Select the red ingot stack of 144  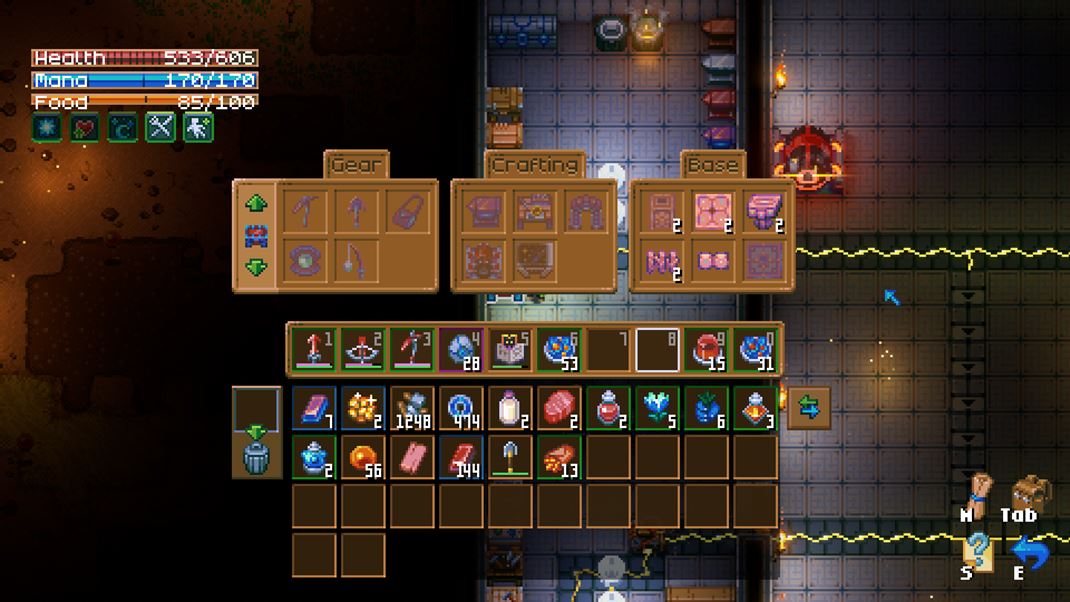coord(461,457)
